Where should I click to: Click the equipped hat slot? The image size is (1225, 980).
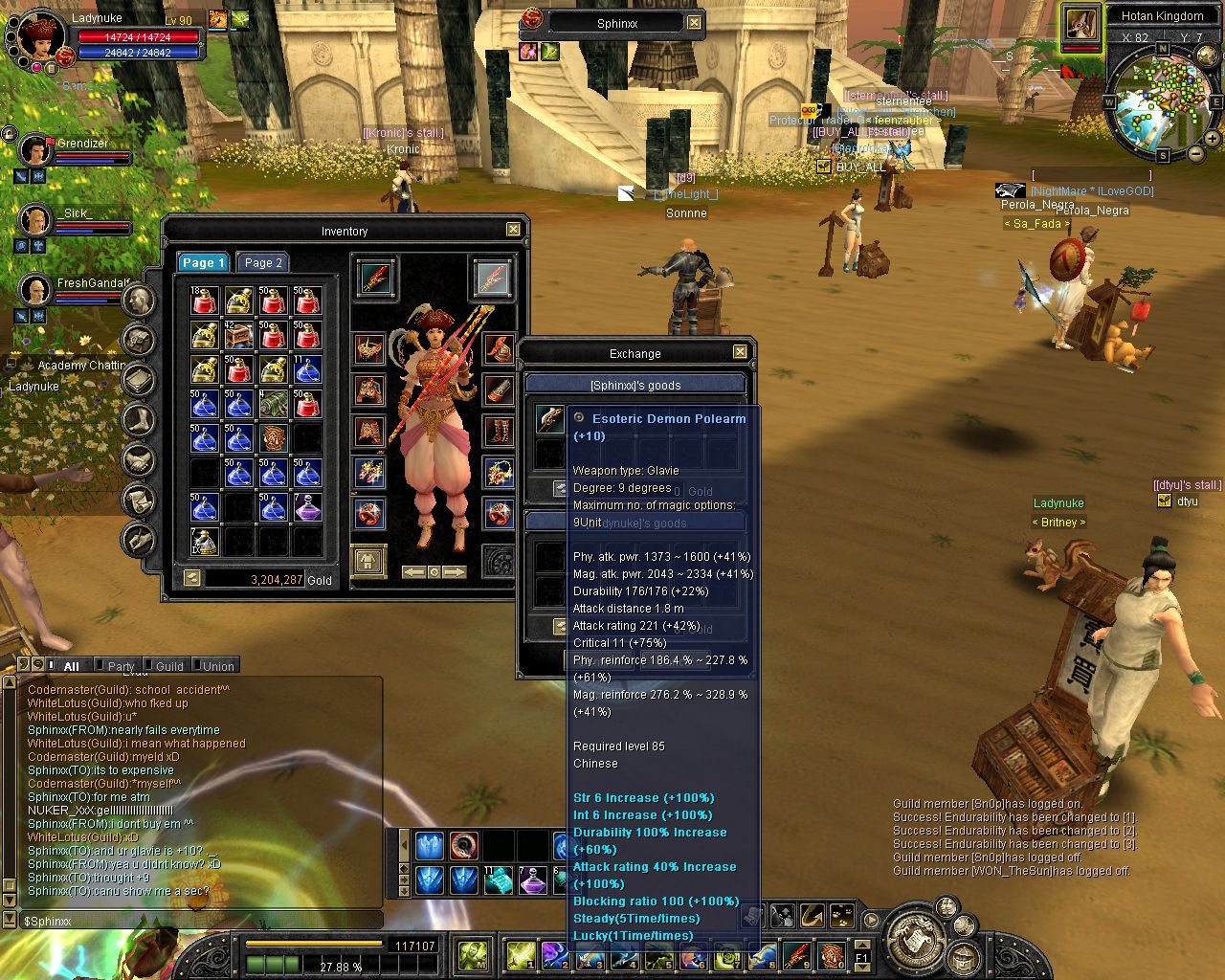click(499, 348)
